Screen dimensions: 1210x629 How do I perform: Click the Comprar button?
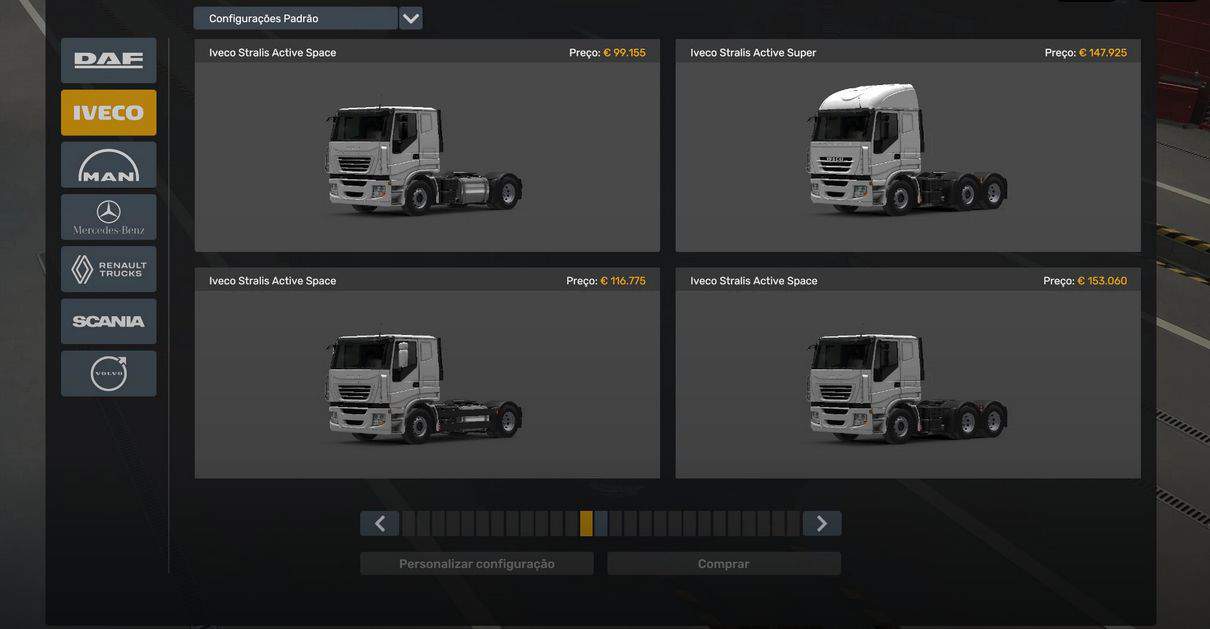[x=723, y=564]
